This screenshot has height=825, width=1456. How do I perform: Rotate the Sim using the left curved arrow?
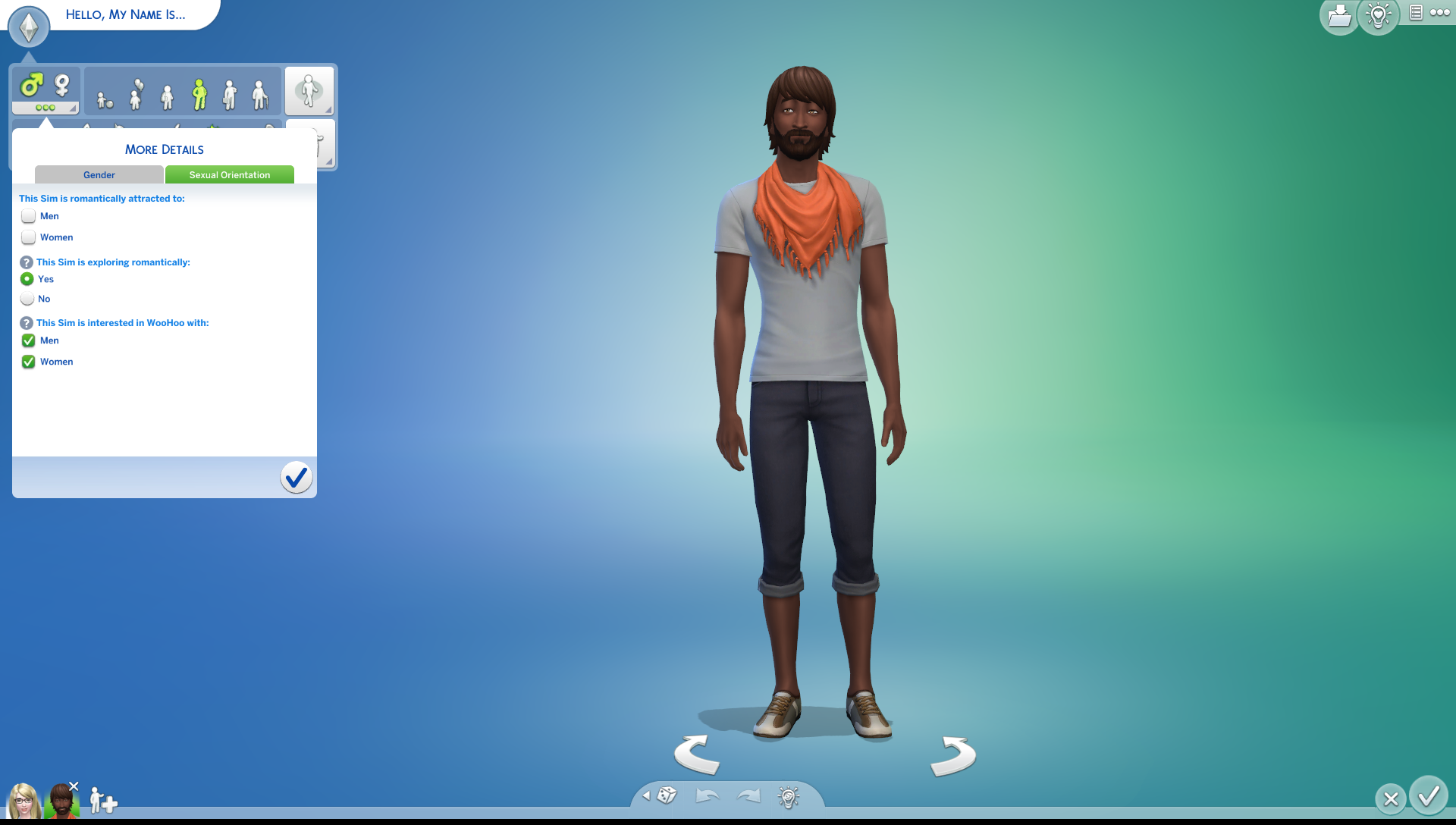point(697,755)
